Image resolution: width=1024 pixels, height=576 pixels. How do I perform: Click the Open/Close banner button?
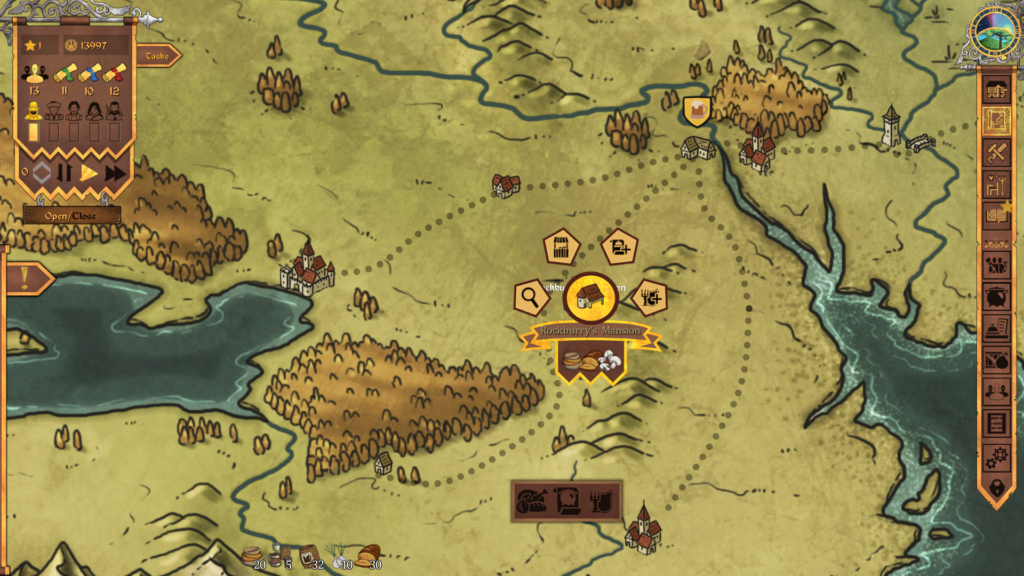pos(72,215)
